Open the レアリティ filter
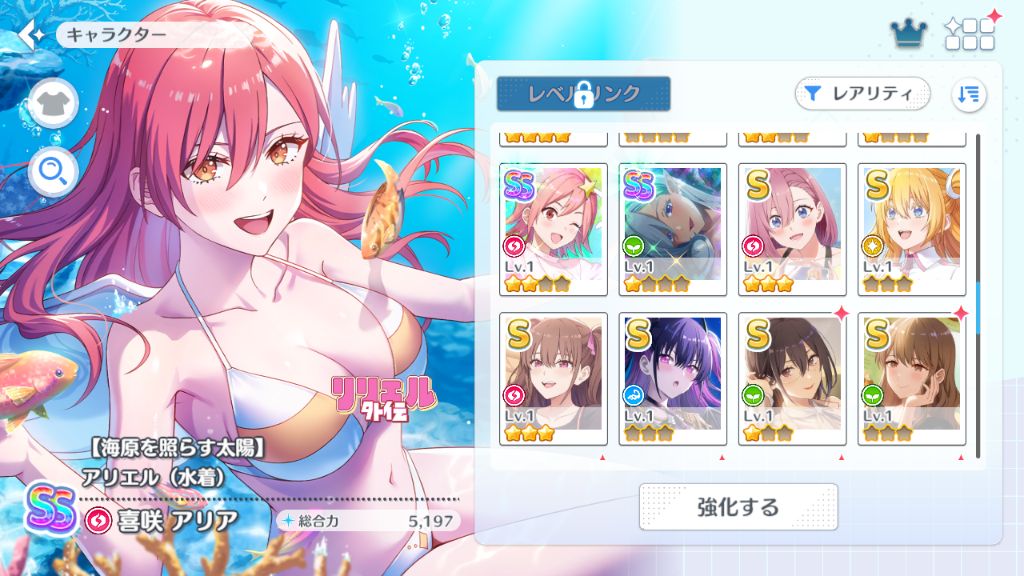The width and height of the screenshot is (1024, 576). (862, 94)
